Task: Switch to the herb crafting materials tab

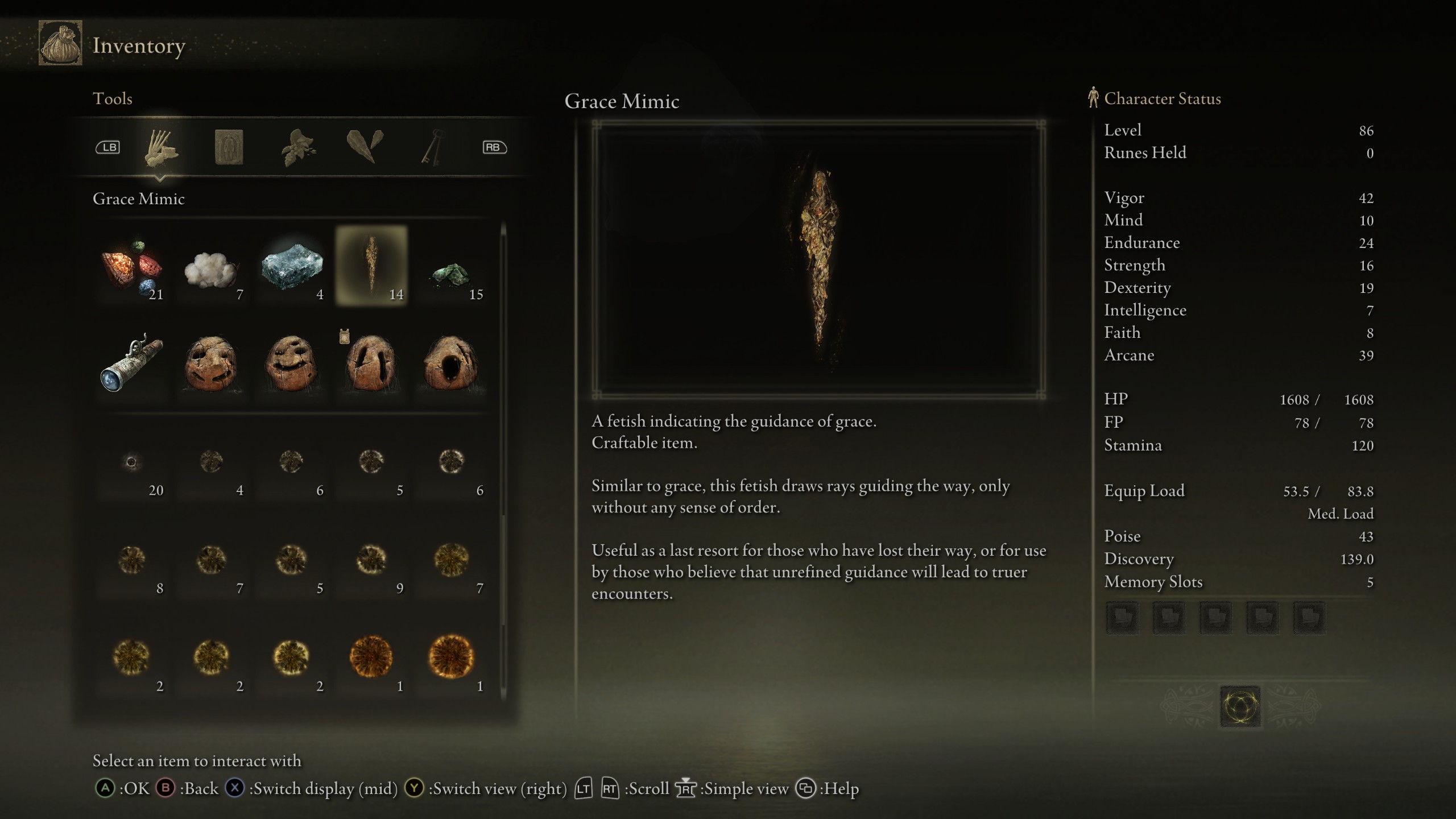Action: pyautogui.click(x=297, y=148)
